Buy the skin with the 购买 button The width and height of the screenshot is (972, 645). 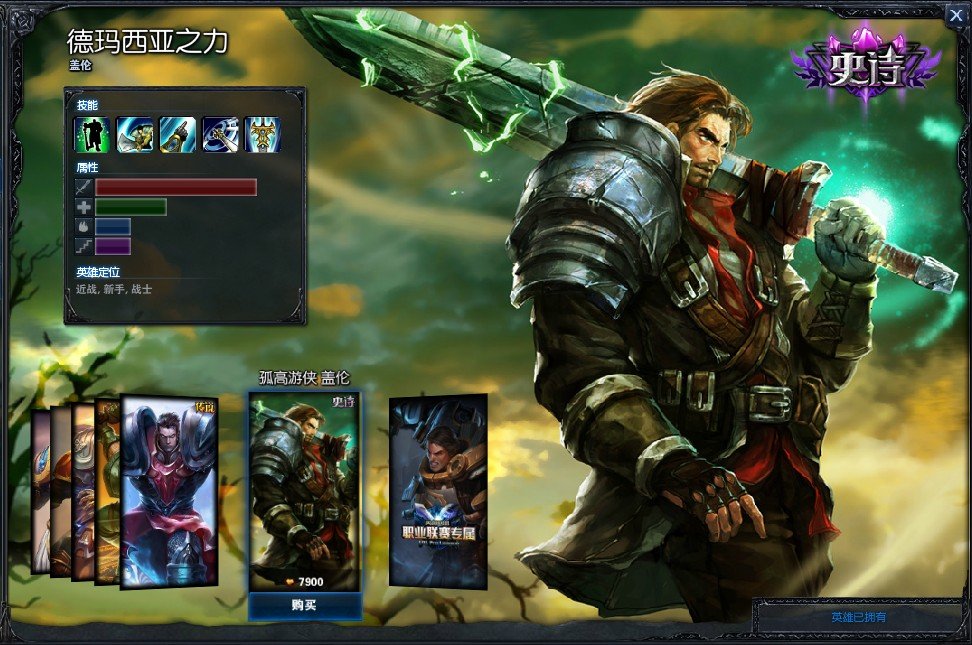pyautogui.click(x=304, y=606)
